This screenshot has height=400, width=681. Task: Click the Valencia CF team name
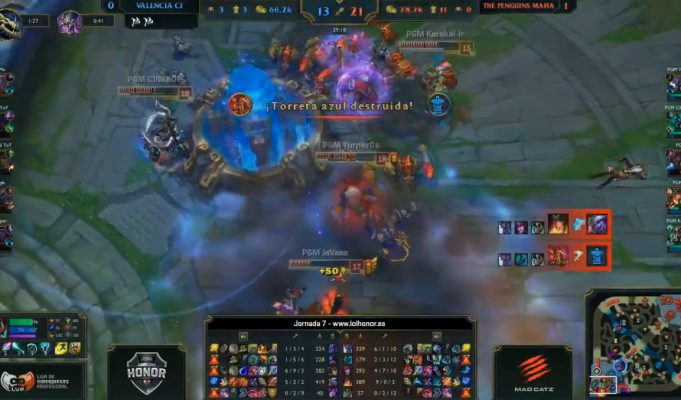159,5
